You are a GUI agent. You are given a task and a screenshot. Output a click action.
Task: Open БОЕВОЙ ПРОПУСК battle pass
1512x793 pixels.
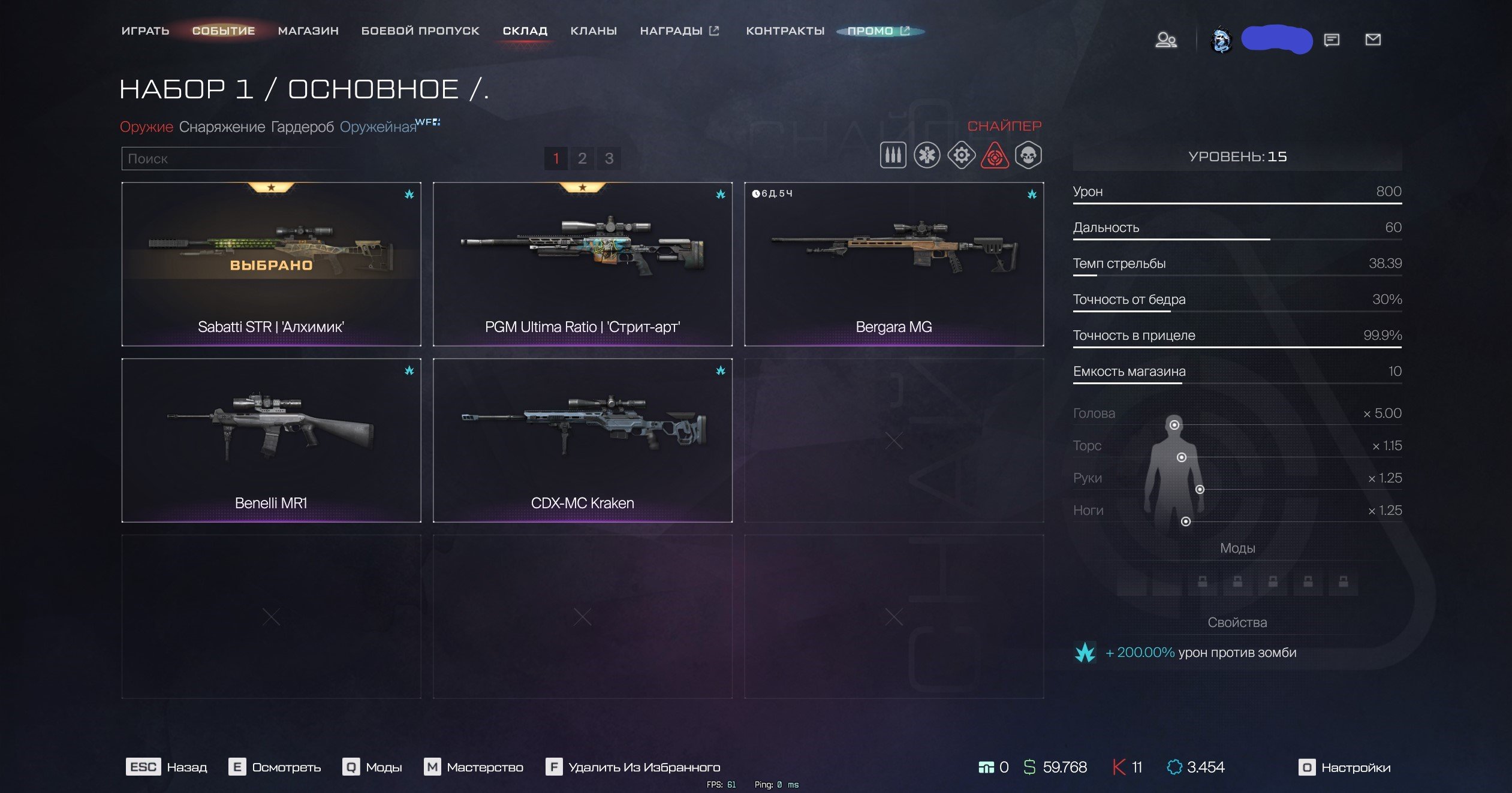coord(420,31)
